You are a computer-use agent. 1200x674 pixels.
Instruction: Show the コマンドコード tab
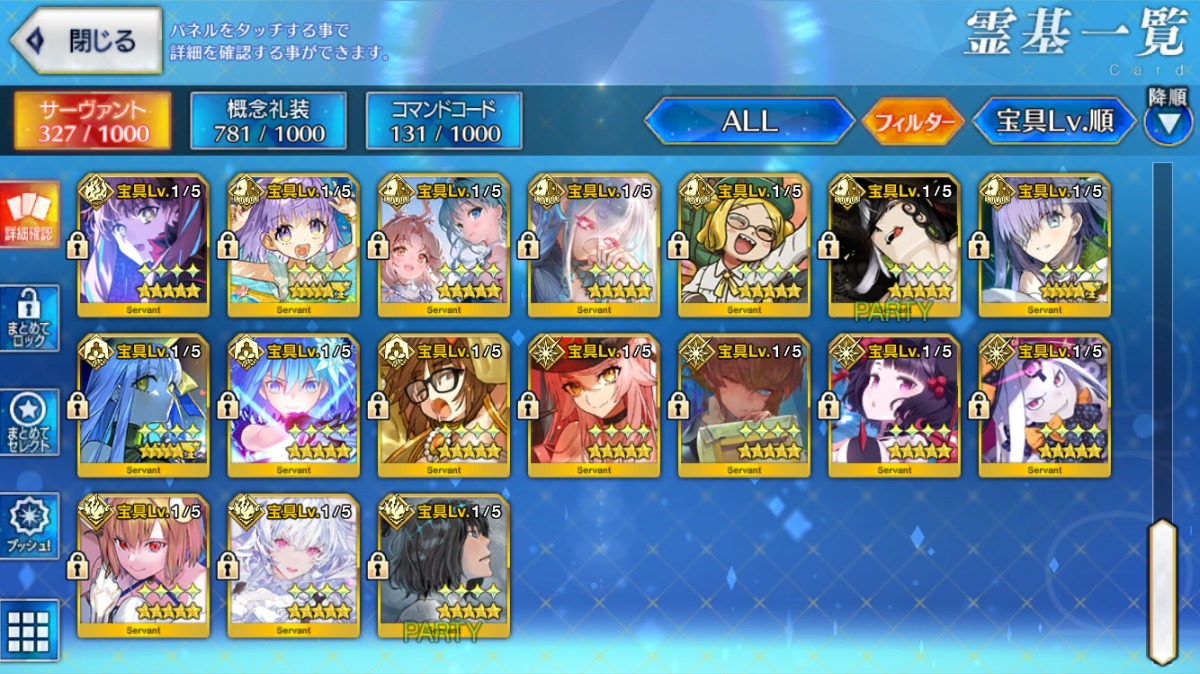443,121
